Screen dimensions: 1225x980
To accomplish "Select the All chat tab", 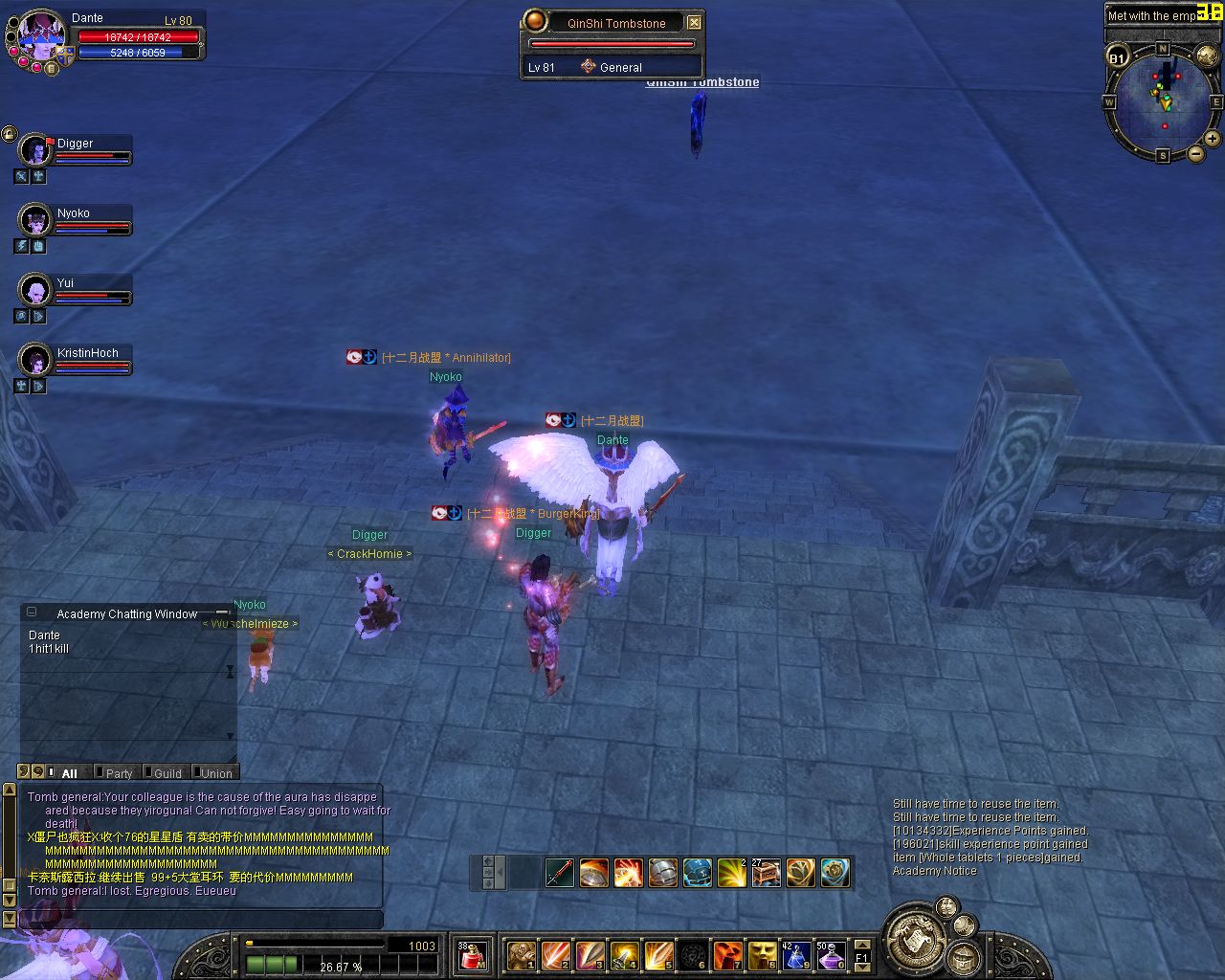I will click(69, 773).
